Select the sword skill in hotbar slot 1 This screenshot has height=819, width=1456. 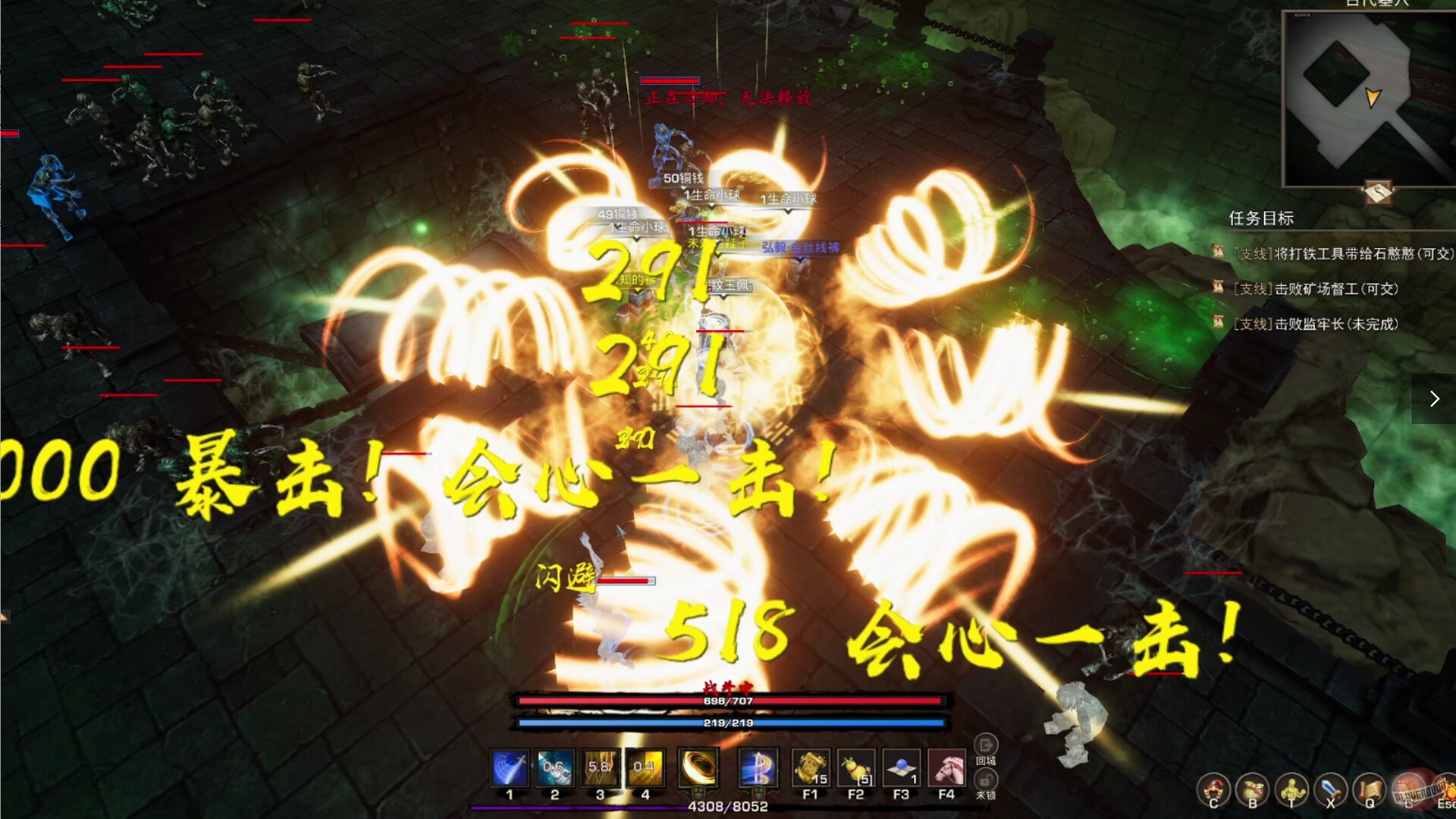508,767
